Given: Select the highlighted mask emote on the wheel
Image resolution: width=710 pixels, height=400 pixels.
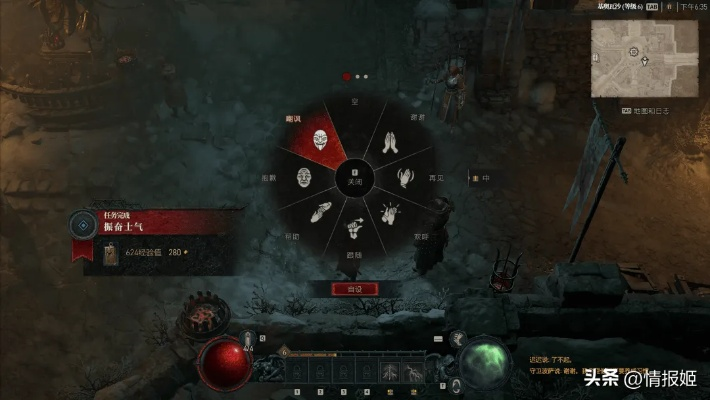Looking at the screenshot, I should (320, 139).
